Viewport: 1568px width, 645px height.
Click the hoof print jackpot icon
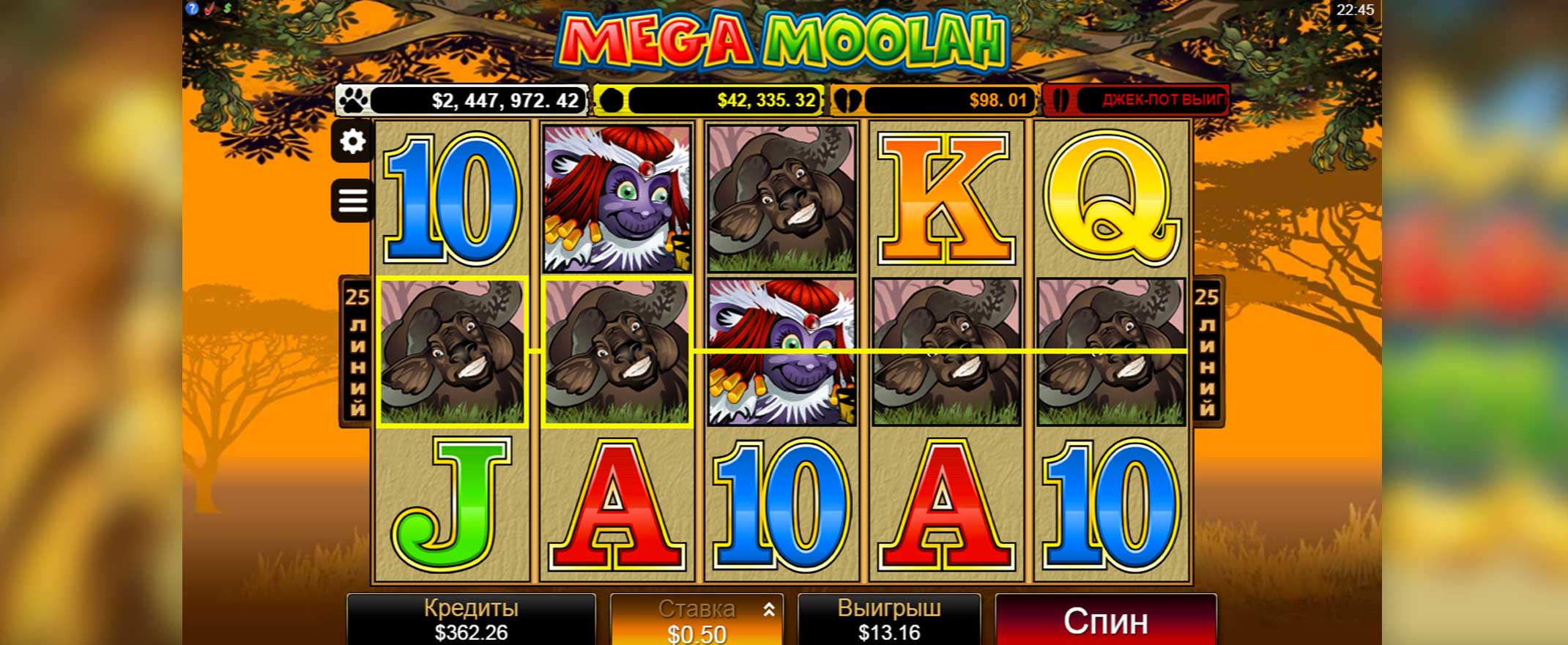(x=848, y=100)
